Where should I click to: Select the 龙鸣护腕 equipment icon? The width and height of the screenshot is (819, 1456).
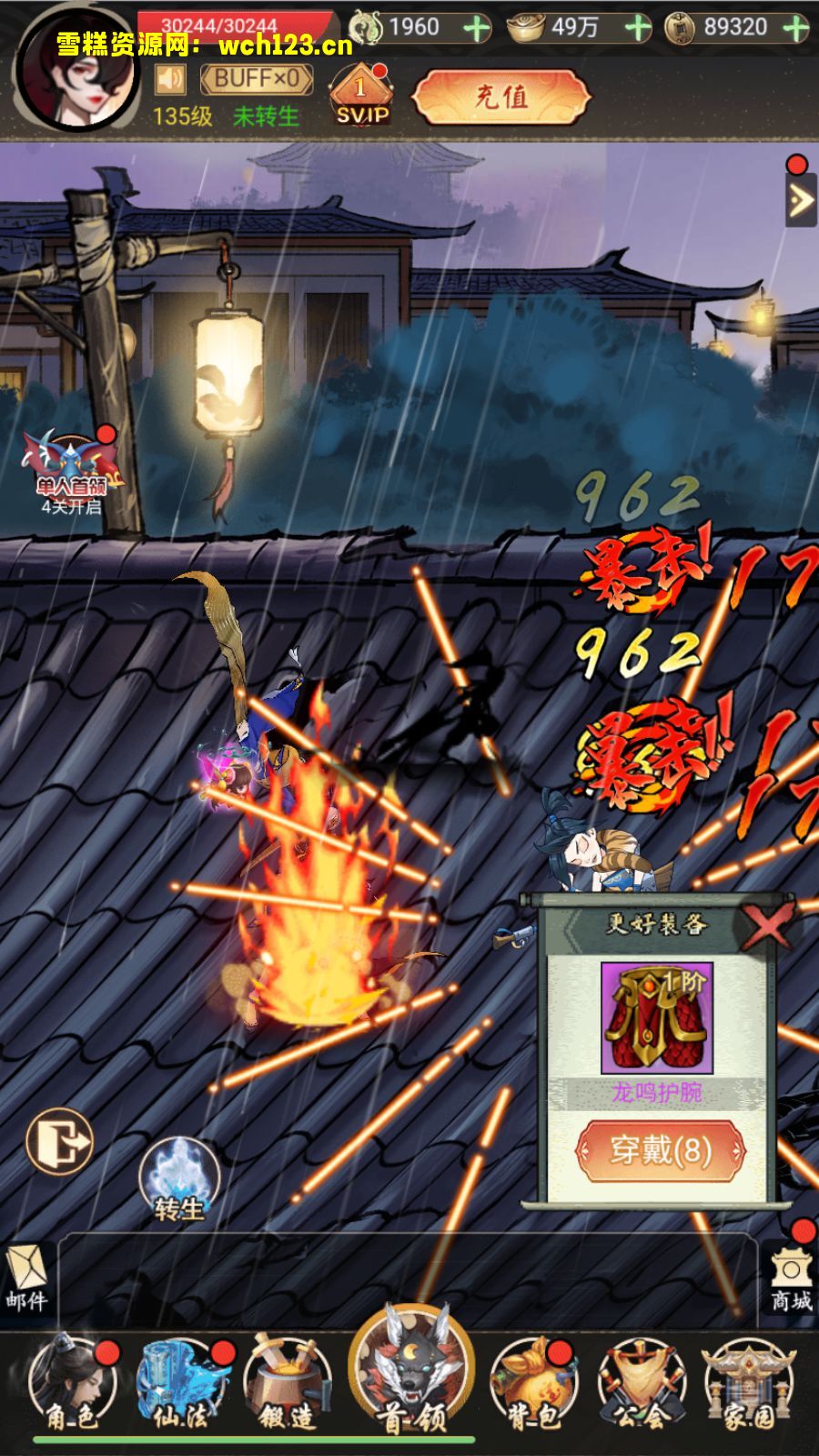657,1018
